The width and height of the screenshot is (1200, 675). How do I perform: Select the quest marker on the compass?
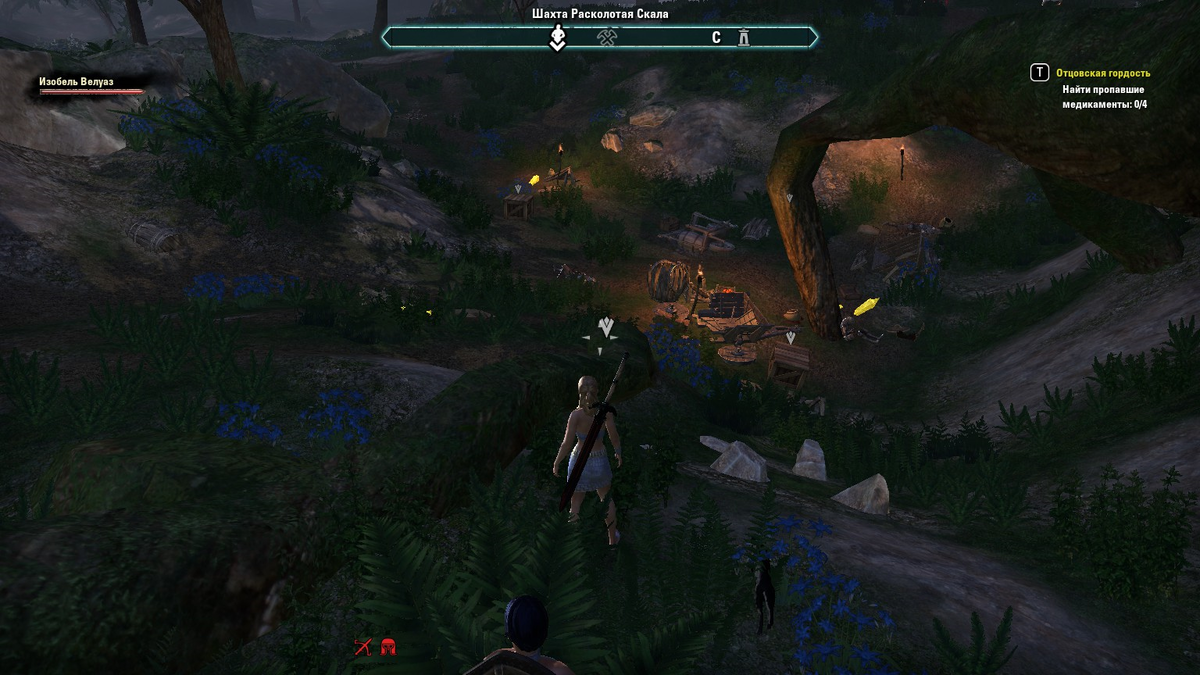[558, 38]
